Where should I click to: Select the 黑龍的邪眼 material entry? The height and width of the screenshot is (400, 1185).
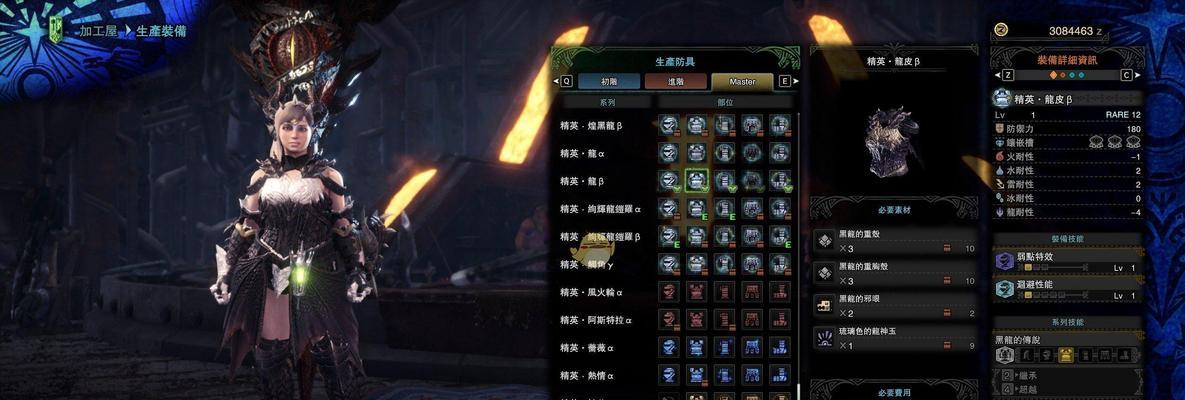coord(894,305)
